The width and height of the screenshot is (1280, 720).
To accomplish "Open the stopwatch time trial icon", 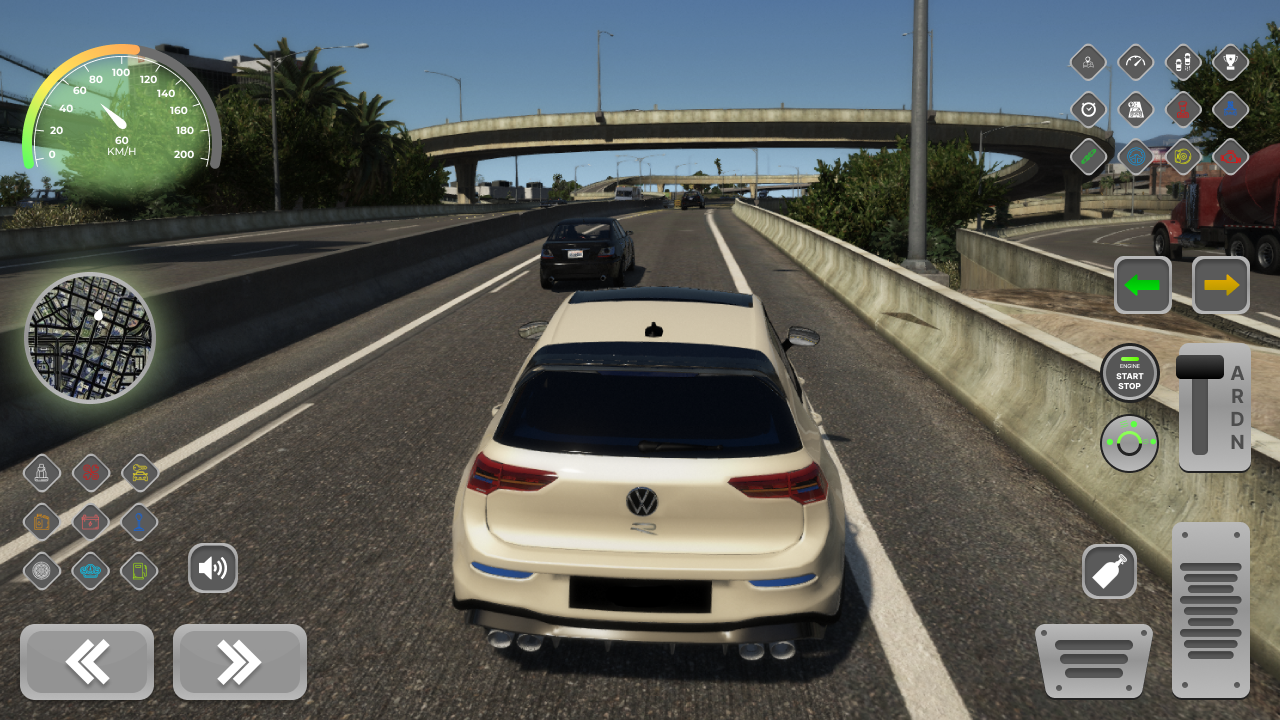I will pyautogui.click(x=1088, y=110).
